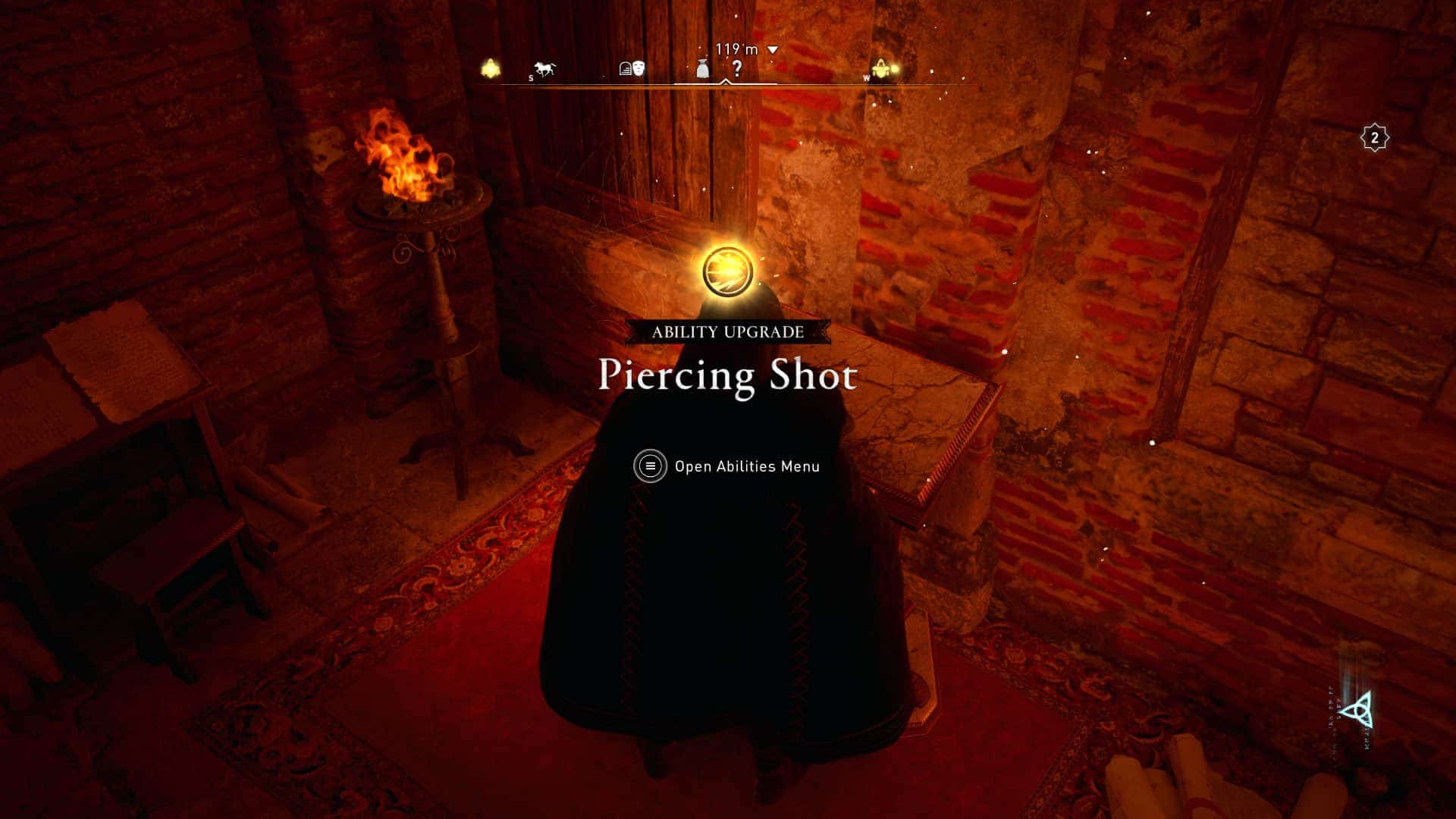Click the compass bar at the top

[728, 85]
